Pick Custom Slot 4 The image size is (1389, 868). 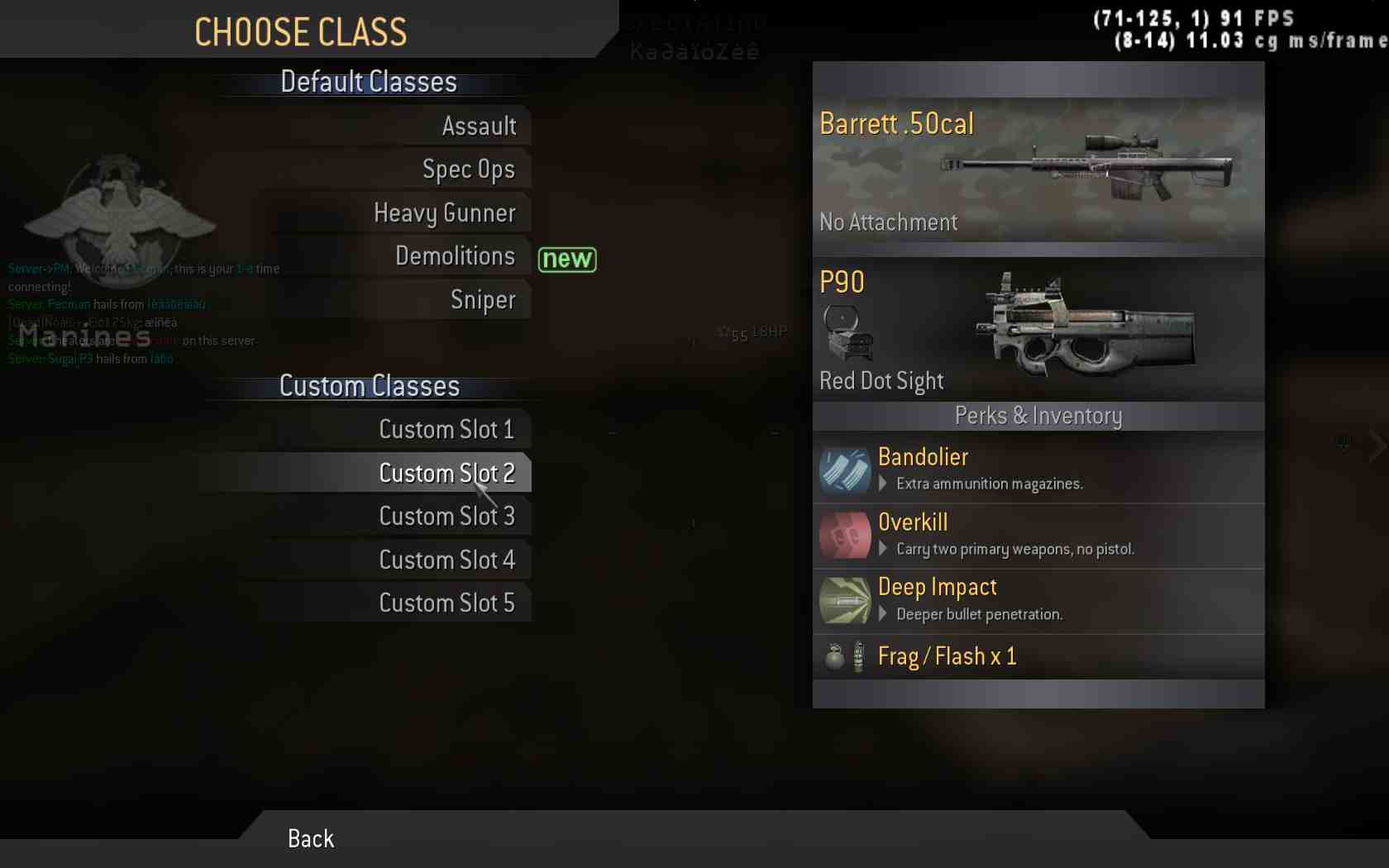coord(446,560)
